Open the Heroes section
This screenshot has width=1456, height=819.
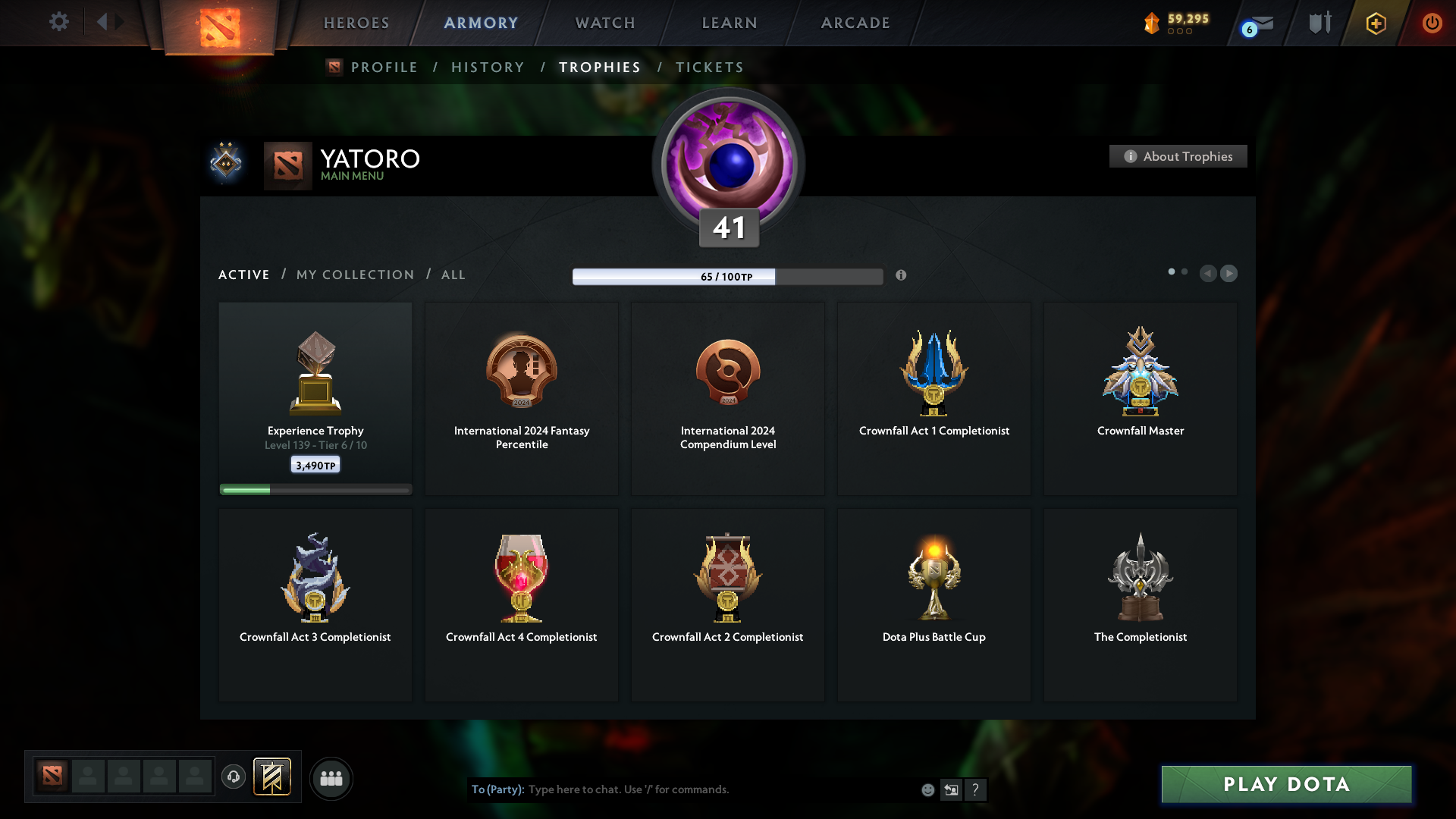356,23
